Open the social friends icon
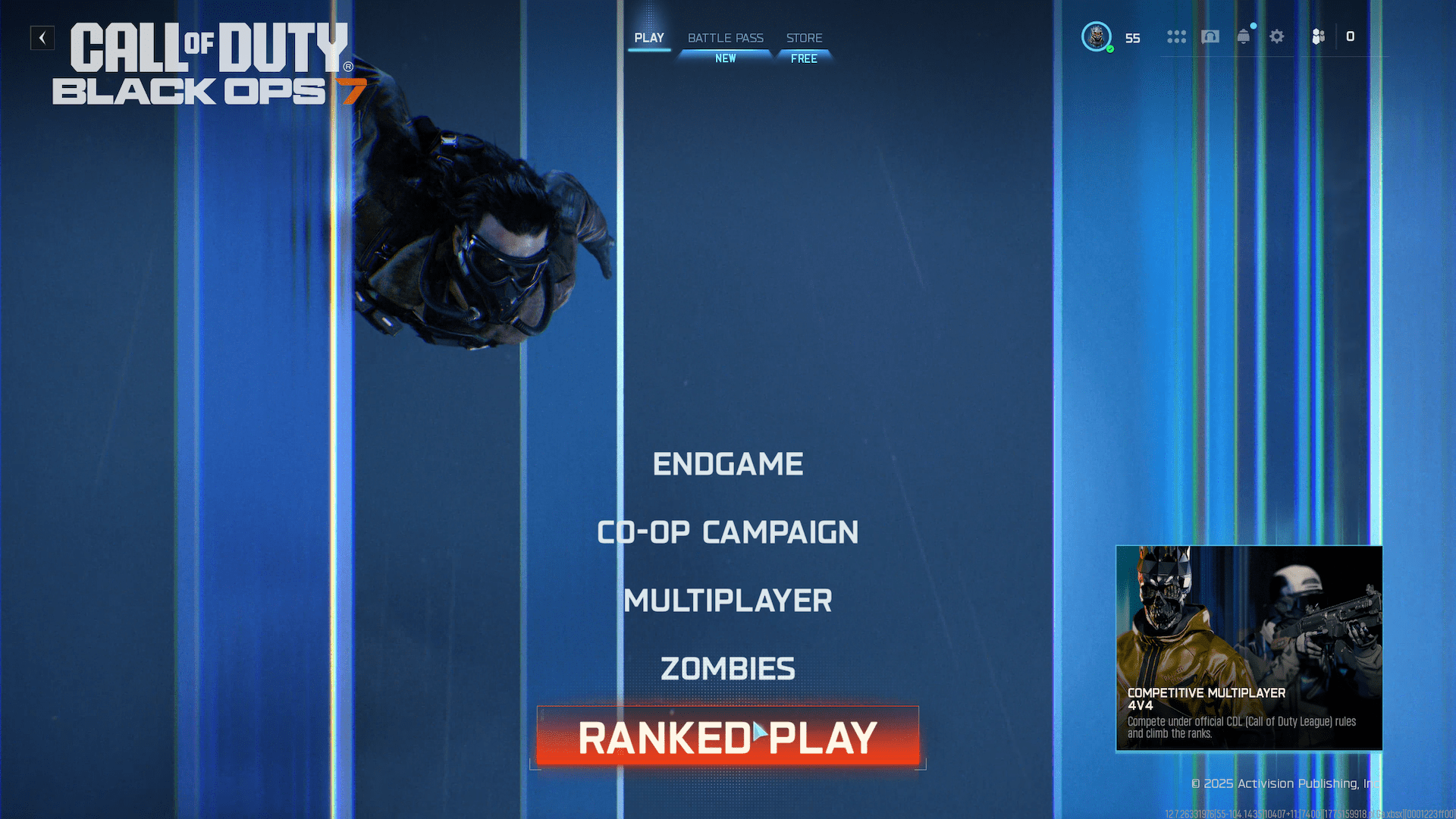The width and height of the screenshot is (1456, 819). pos(1317,36)
